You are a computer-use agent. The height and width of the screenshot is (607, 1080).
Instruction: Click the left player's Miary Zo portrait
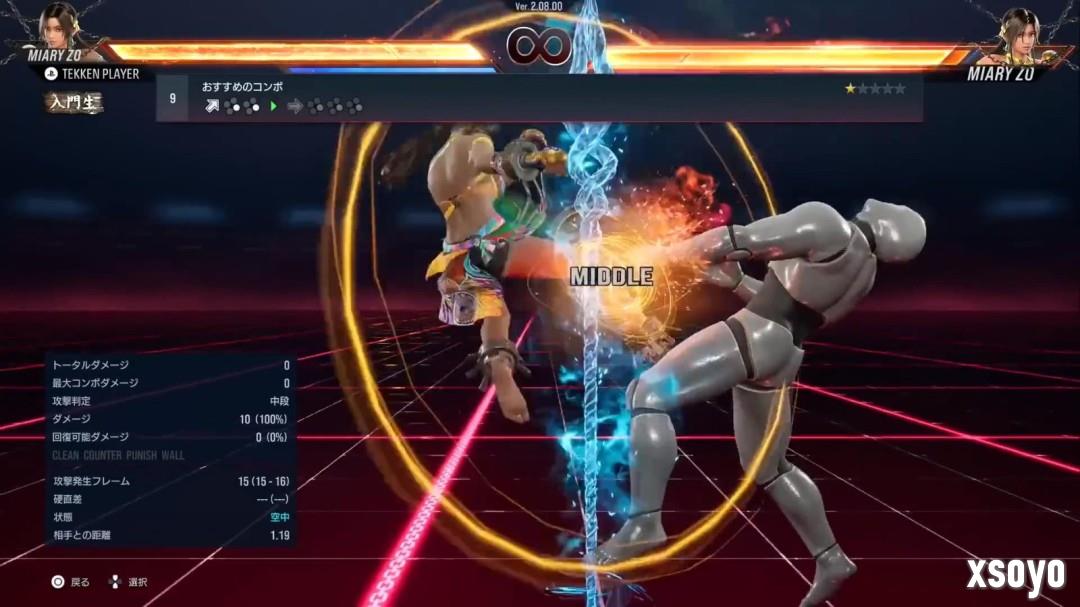63,28
